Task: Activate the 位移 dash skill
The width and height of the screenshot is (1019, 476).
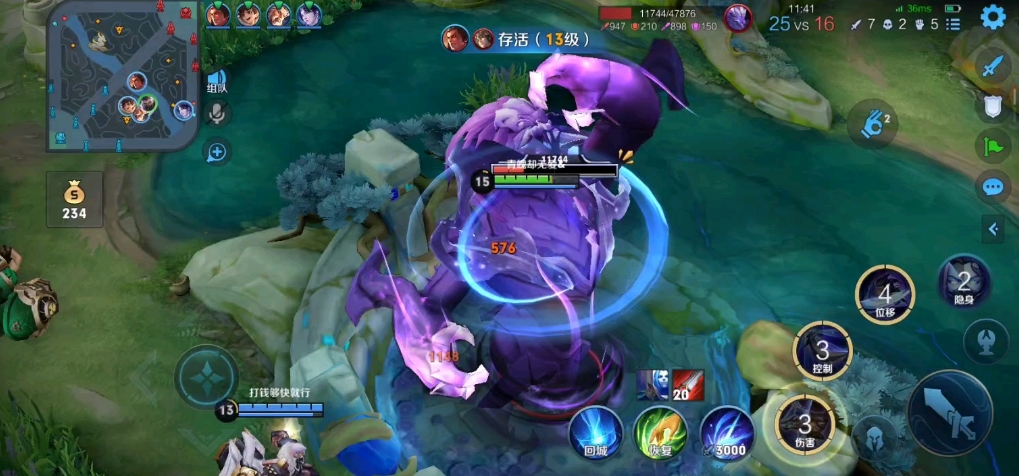Action: pos(883,295)
